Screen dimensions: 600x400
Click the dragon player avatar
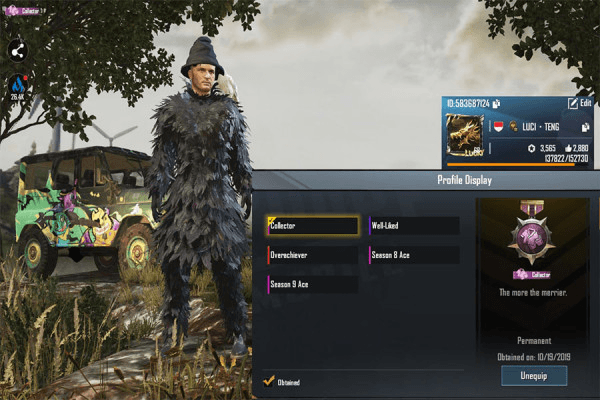point(463,137)
